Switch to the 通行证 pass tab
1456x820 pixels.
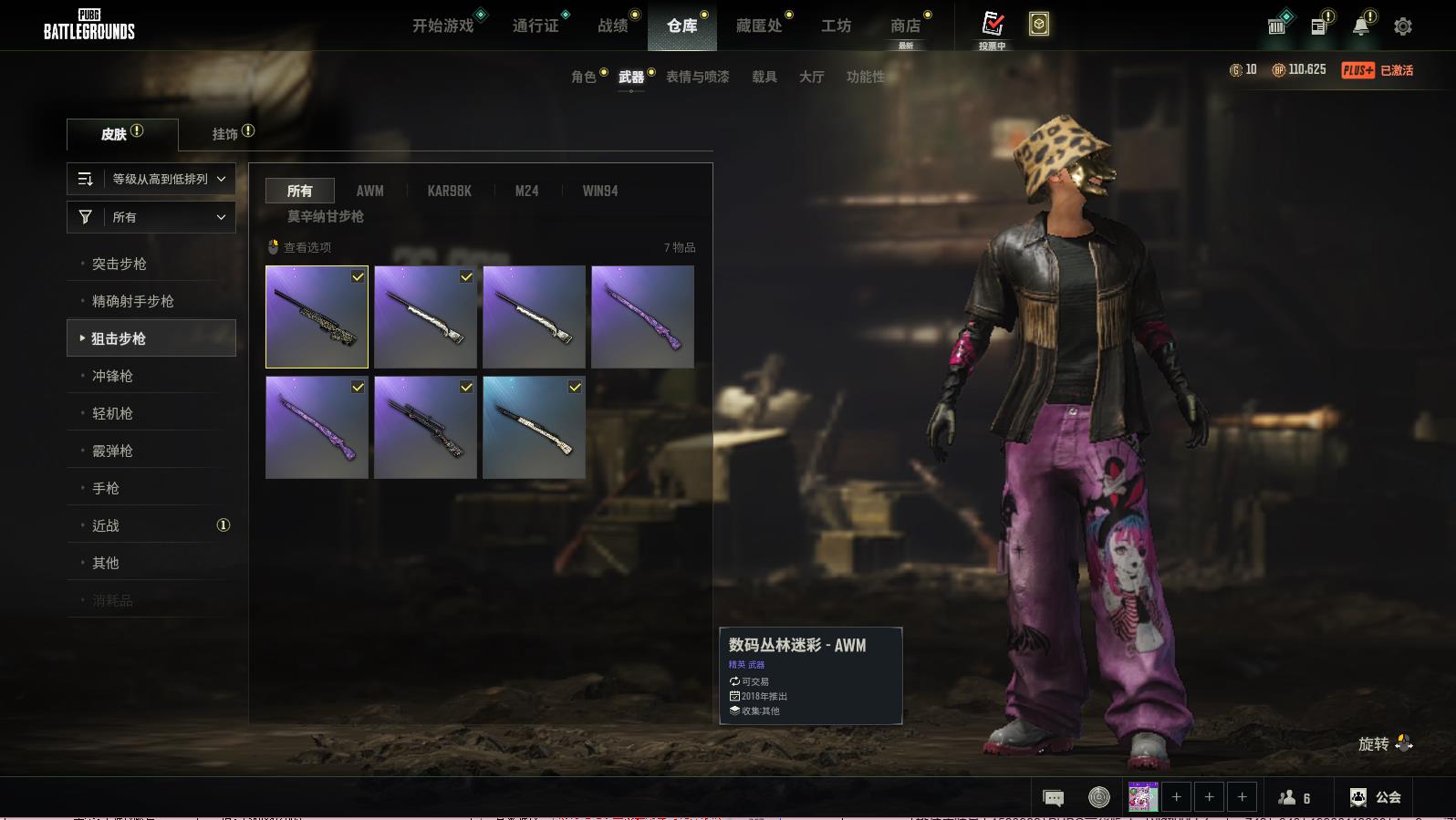click(536, 26)
